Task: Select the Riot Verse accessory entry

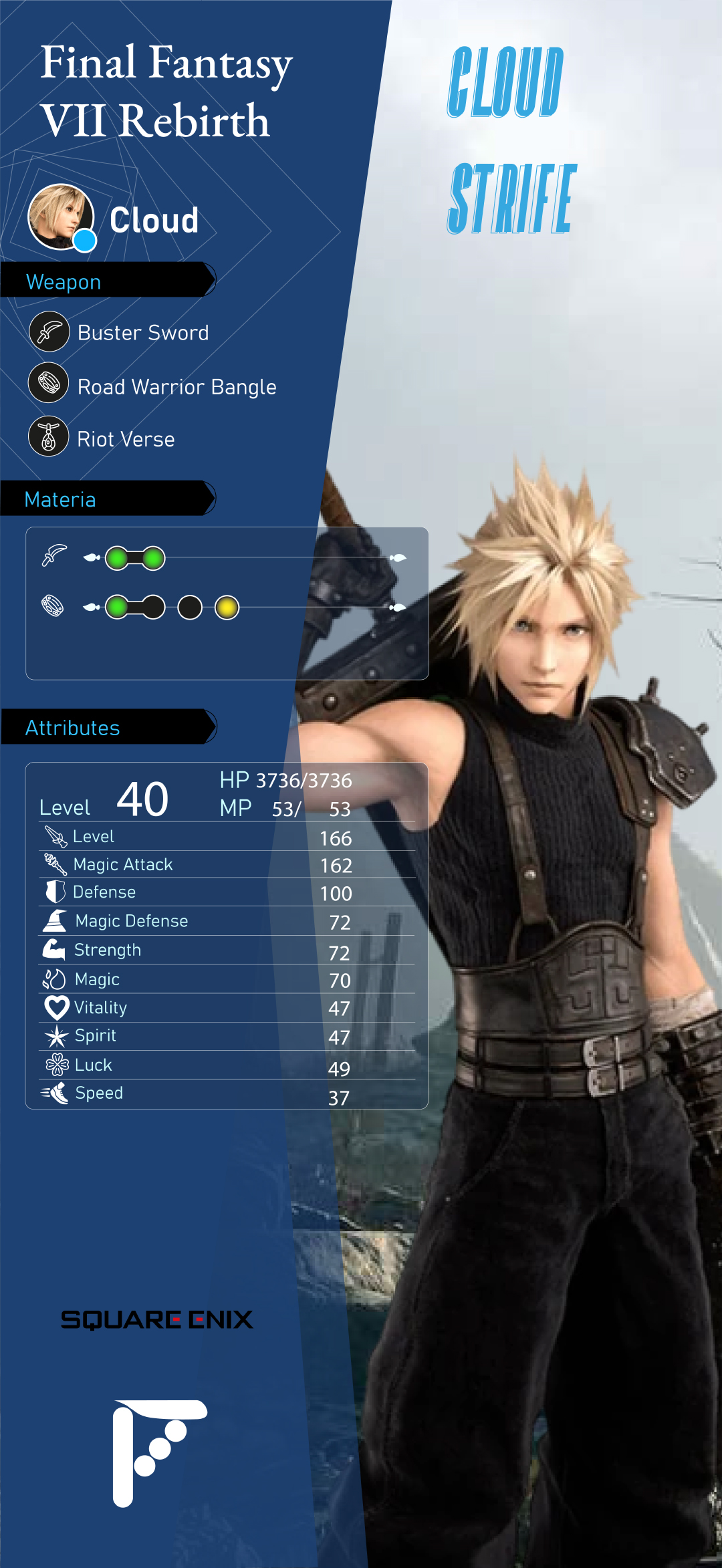Action: coord(126,439)
